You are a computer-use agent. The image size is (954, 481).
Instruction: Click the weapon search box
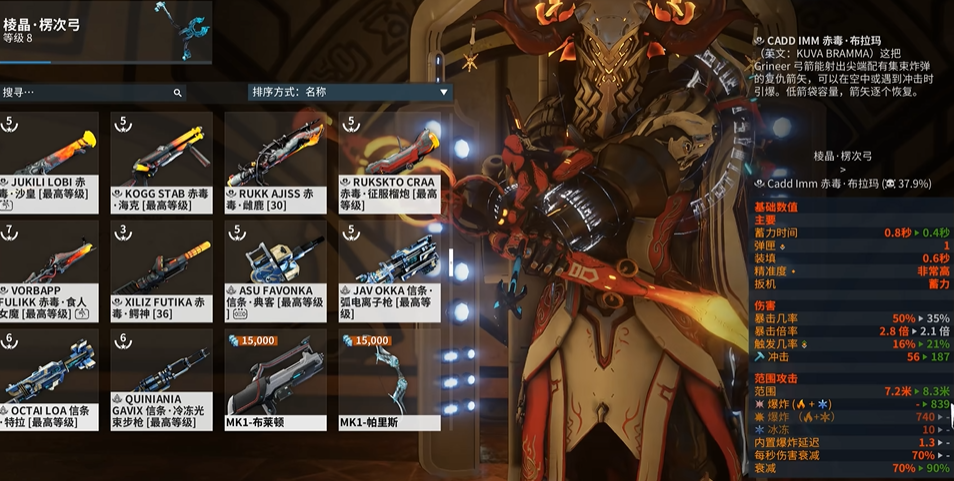click(90, 92)
